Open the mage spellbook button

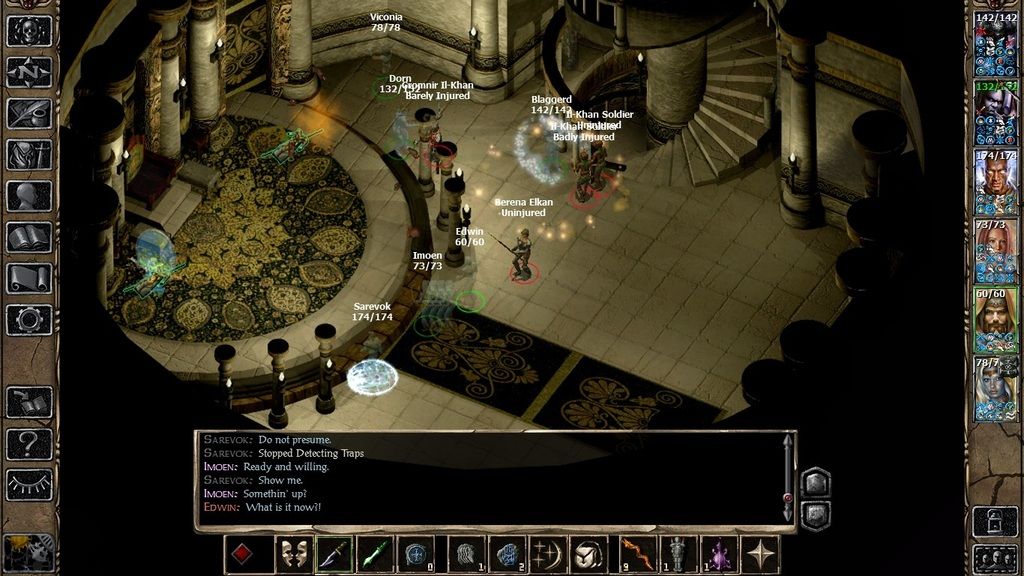(x=29, y=237)
